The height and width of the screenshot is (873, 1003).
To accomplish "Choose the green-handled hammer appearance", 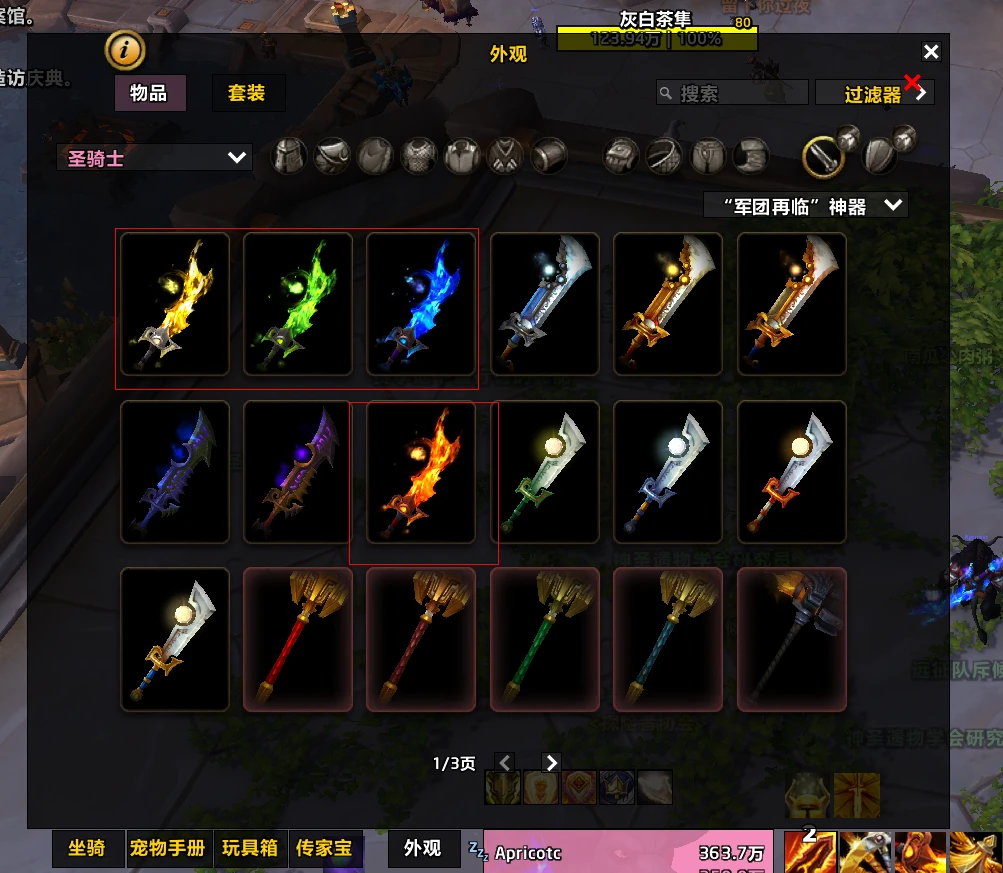I will pyautogui.click(x=545, y=639).
